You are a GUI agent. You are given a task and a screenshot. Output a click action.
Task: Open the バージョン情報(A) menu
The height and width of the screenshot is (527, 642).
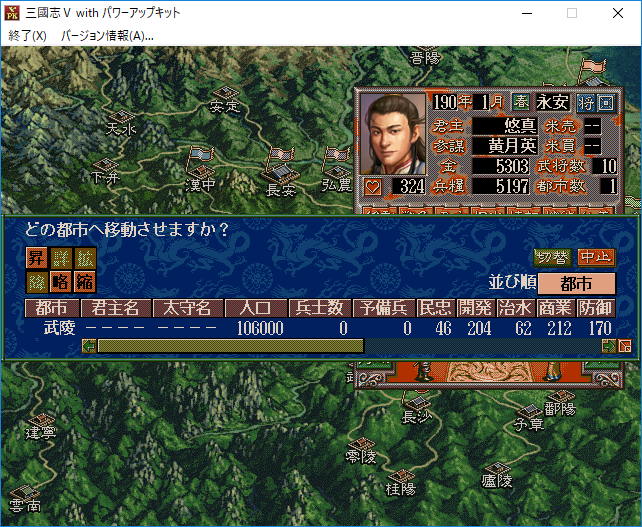pyautogui.click(x=107, y=35)
